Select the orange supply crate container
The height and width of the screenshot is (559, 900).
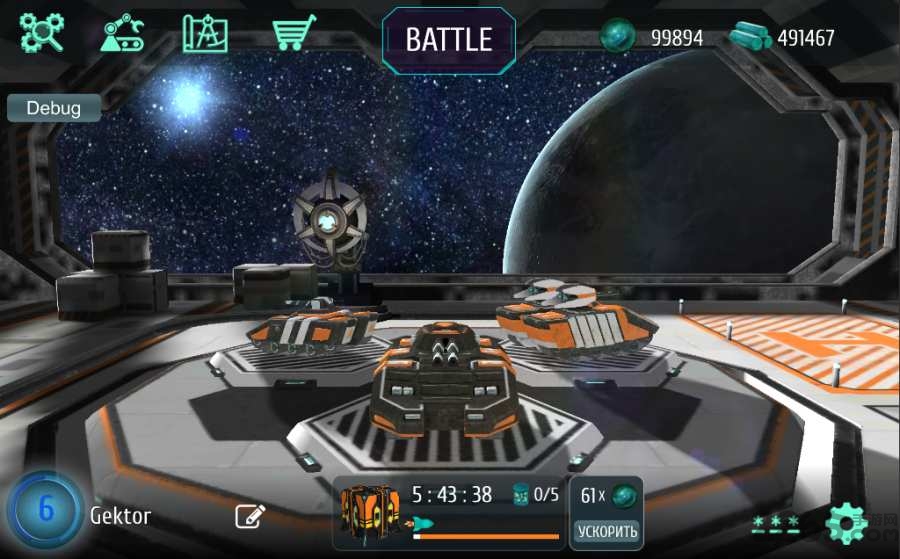click(x=370, y=511)
